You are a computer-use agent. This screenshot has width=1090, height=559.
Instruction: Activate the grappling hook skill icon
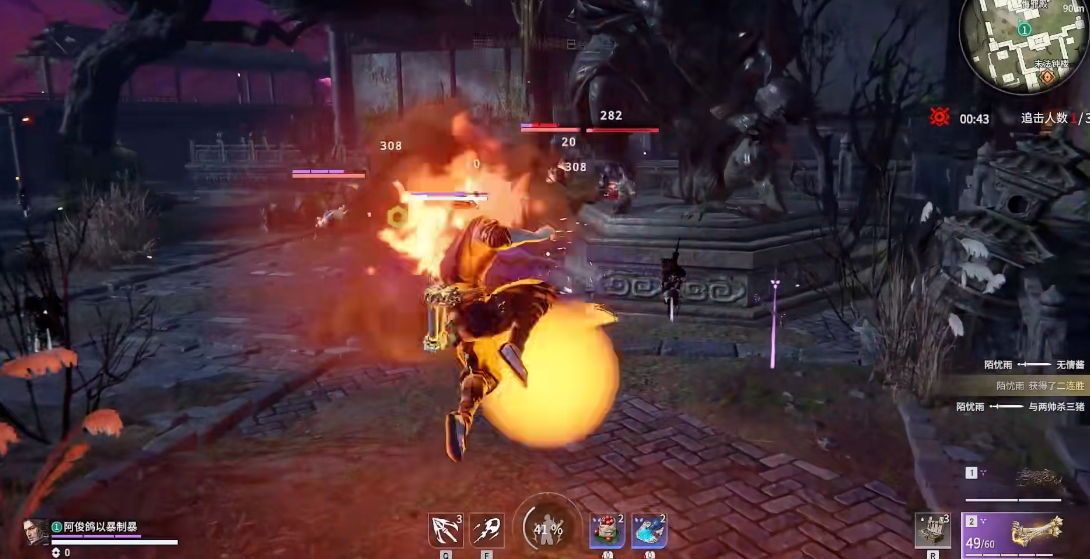click(444, 529)
